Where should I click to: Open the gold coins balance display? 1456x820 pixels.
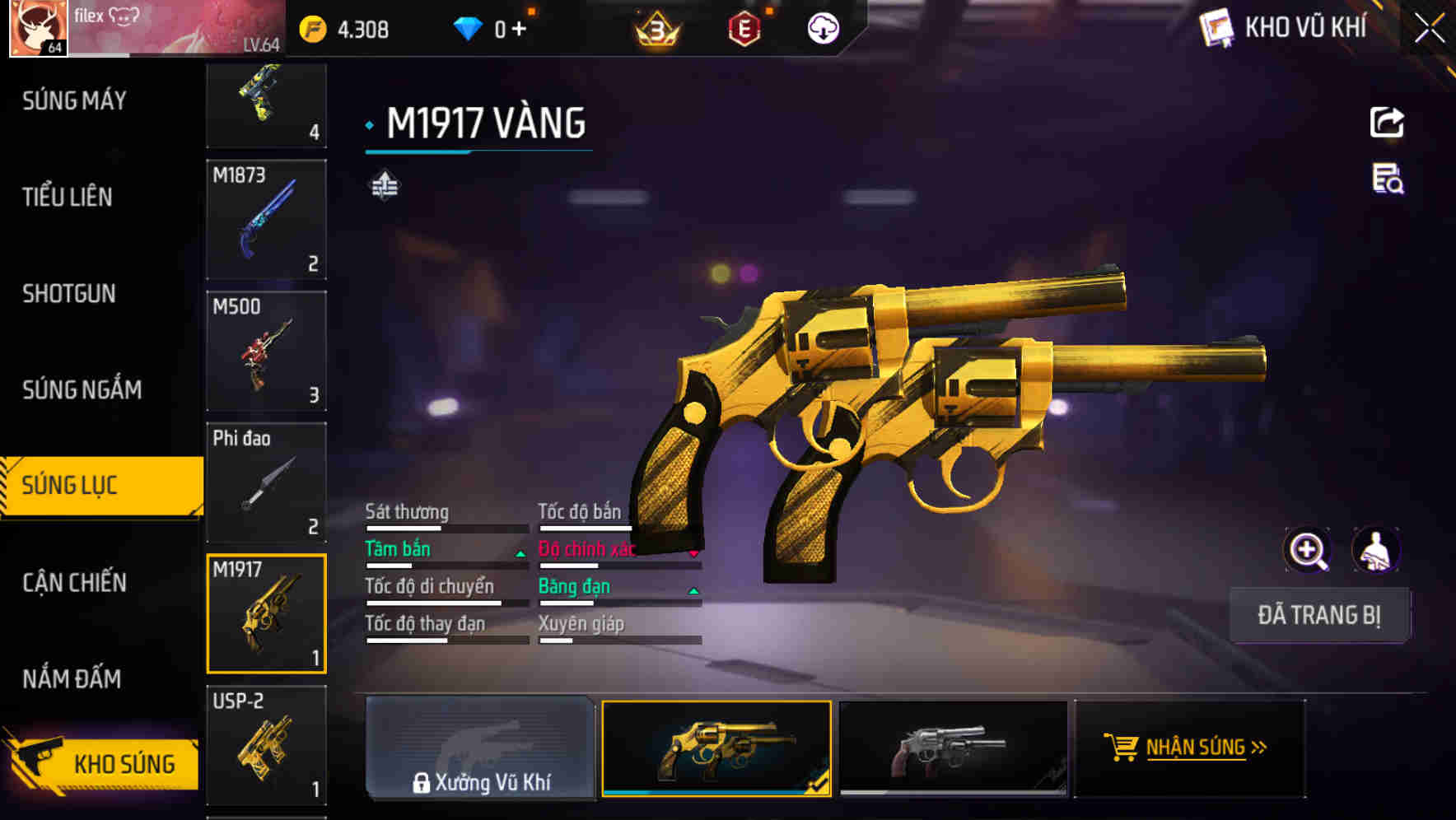coord(338,27)
